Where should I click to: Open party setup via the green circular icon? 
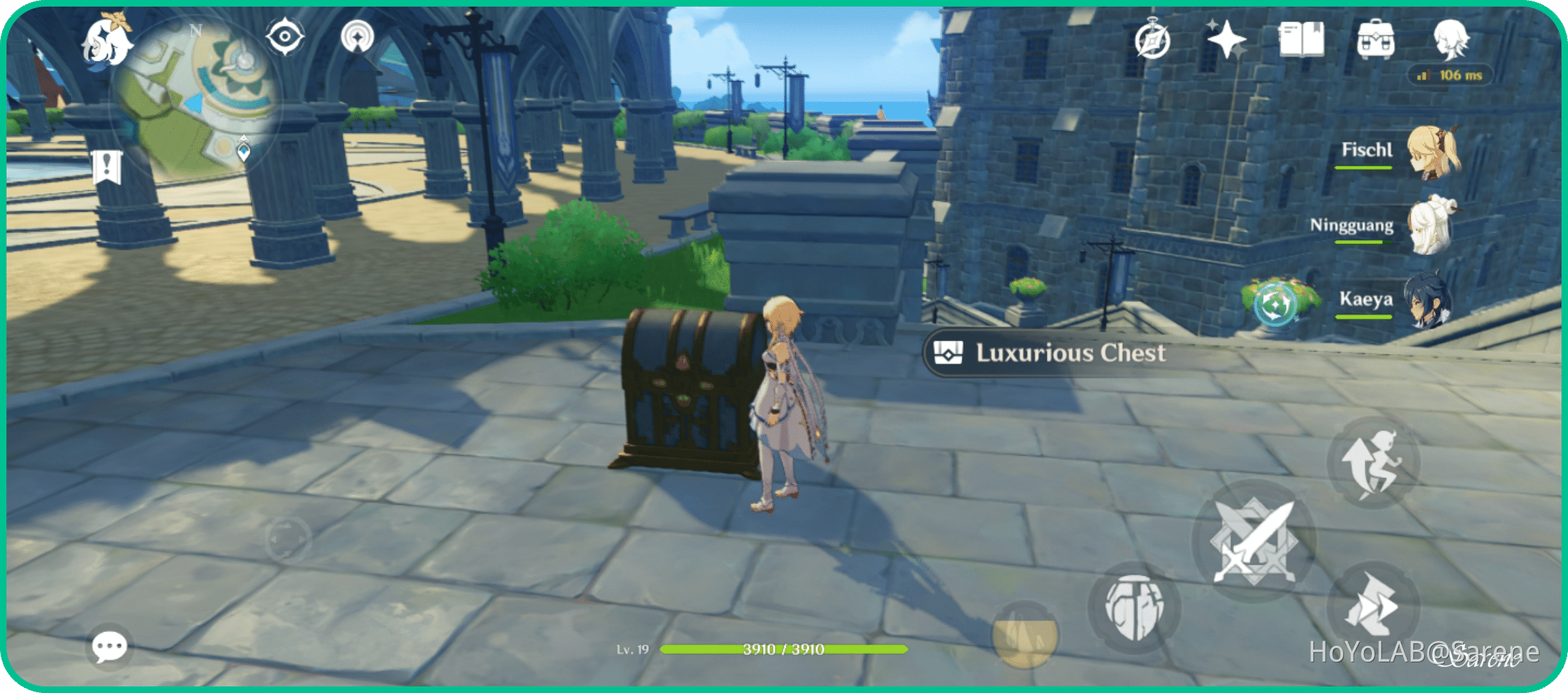click(x=1274, y=305)
